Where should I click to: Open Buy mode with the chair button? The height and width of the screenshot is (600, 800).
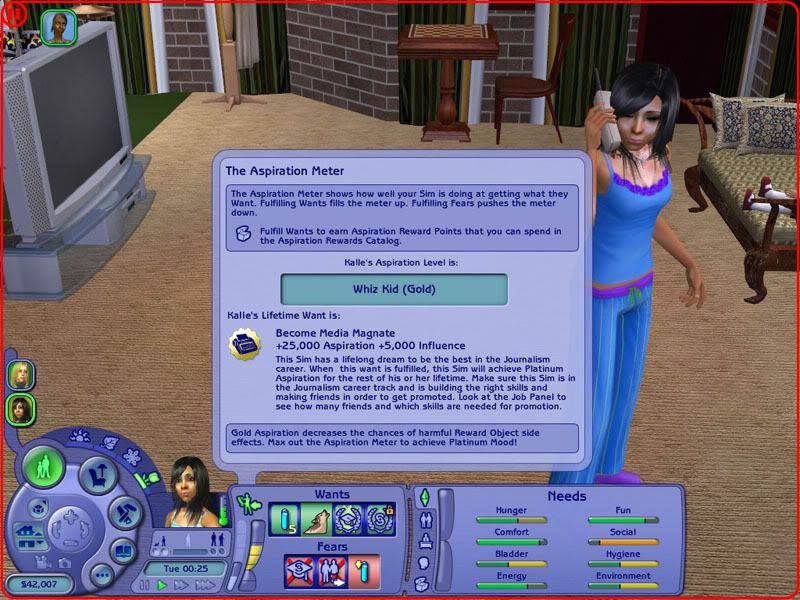coord(100,477)
